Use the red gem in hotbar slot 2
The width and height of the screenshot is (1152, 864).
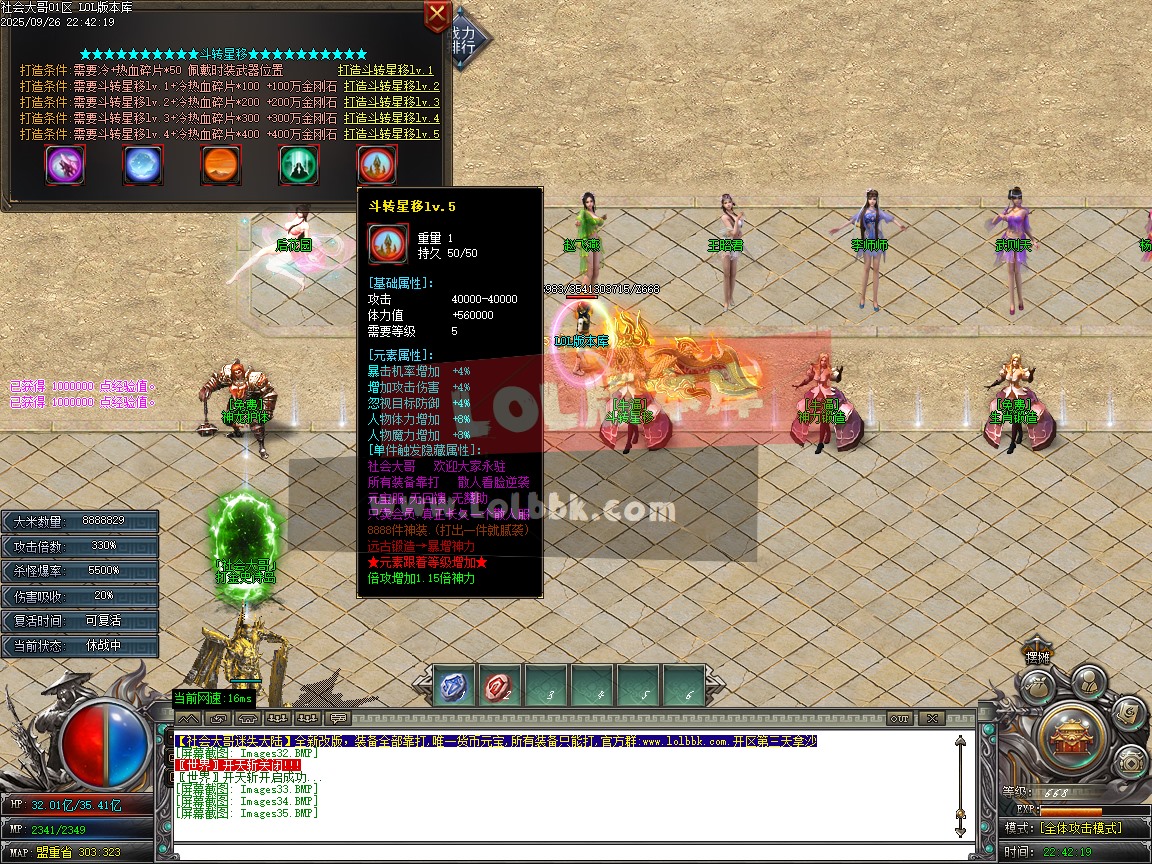[500, 687]
